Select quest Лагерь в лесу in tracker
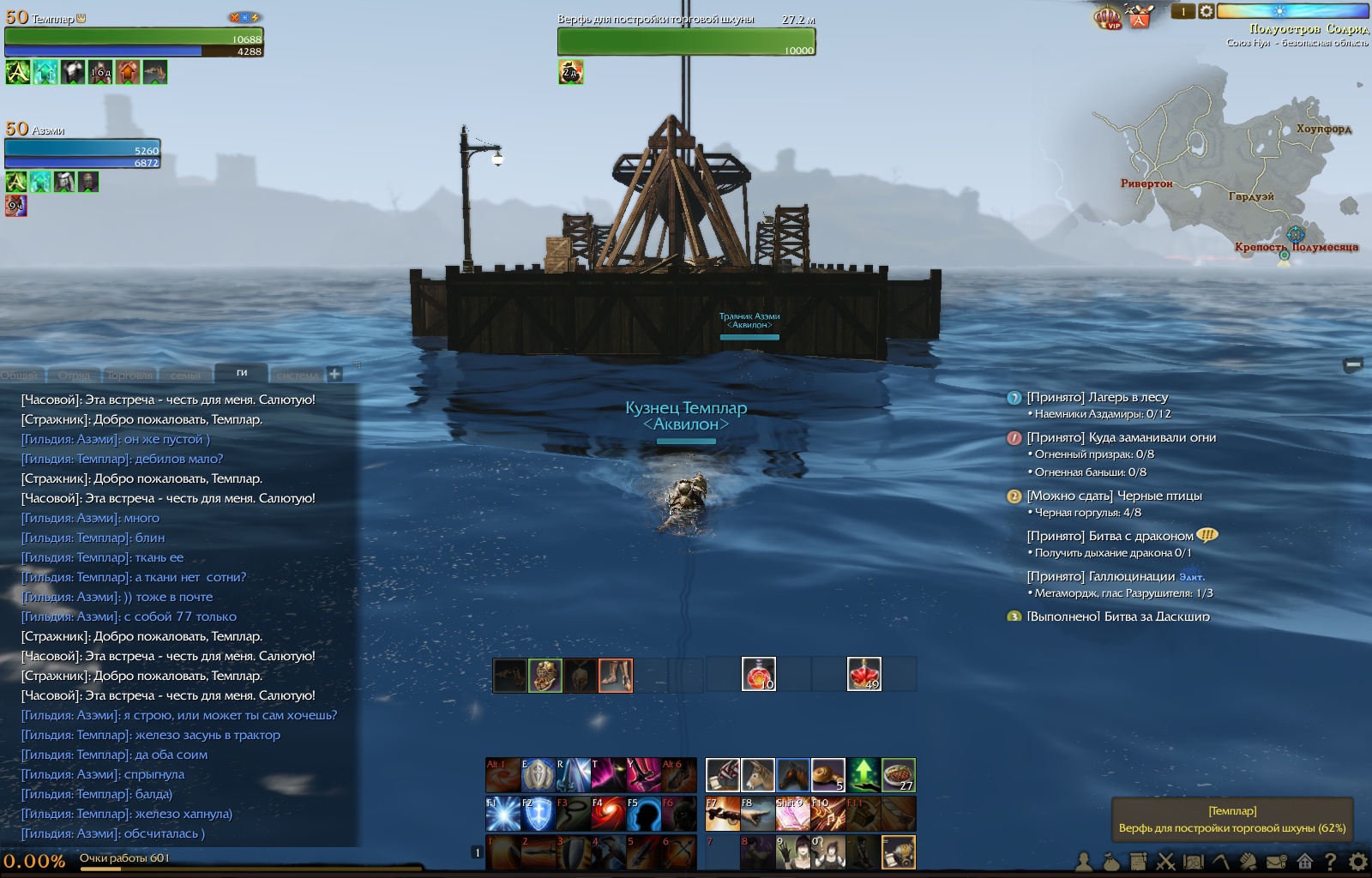Image resolution: width=1372 pixels, height=878 pixels. coord(1097,397)
